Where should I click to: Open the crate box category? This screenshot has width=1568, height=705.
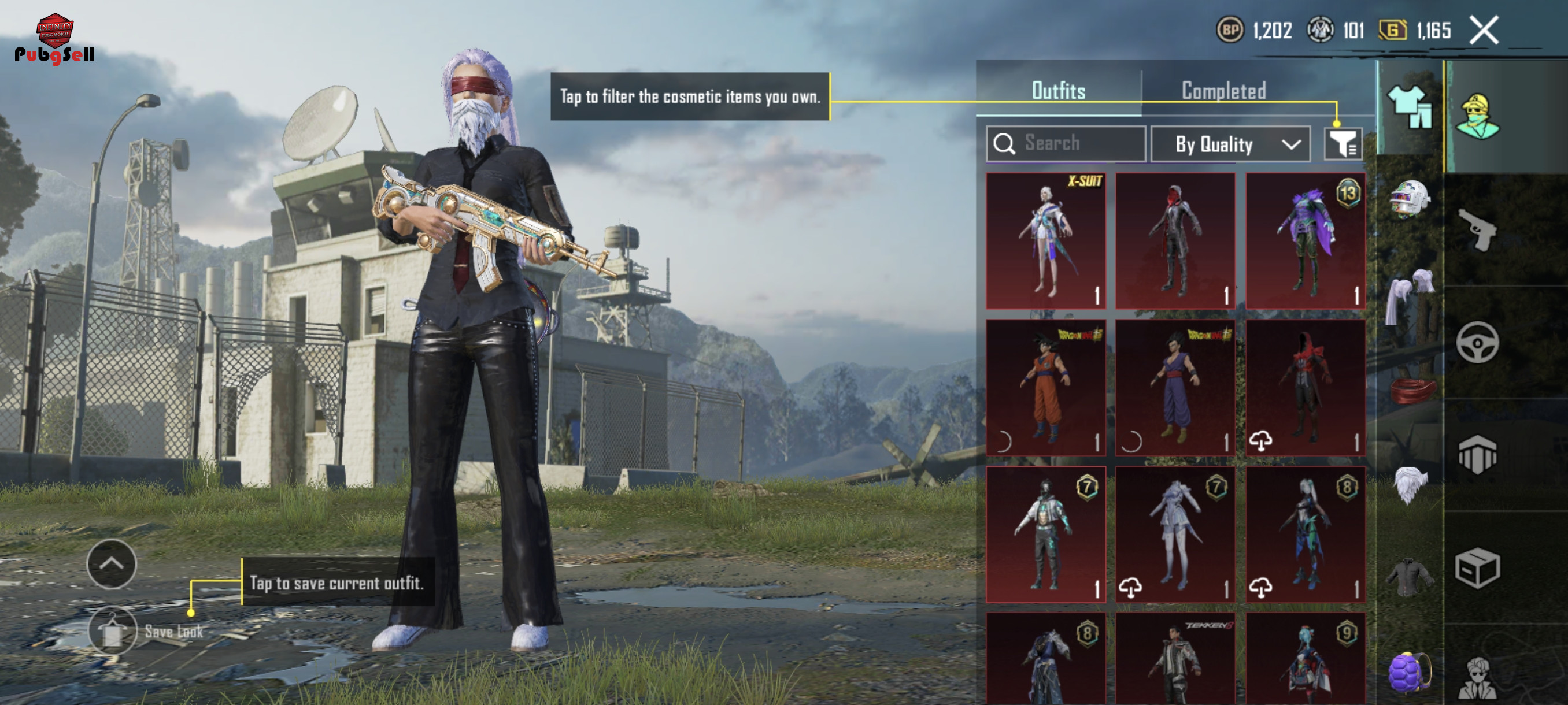1478,568
